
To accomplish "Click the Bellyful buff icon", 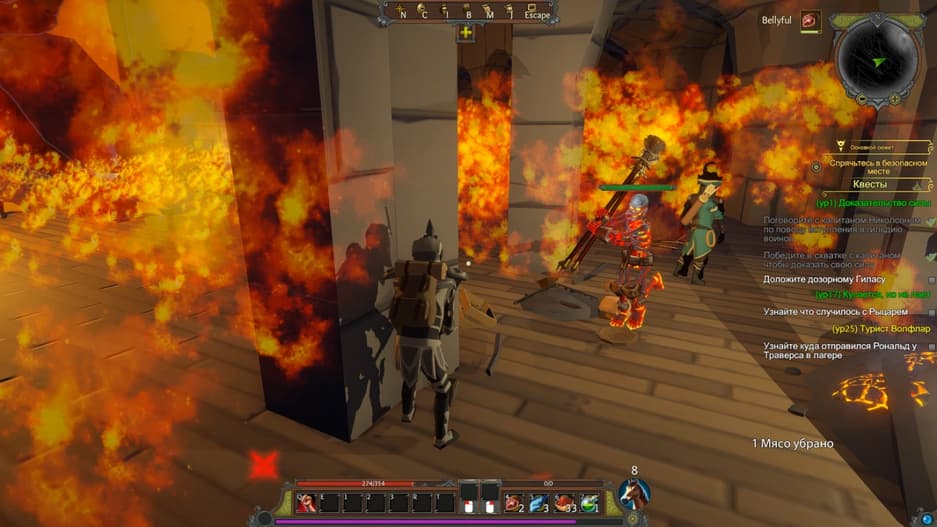I will (x=810, y=20).
